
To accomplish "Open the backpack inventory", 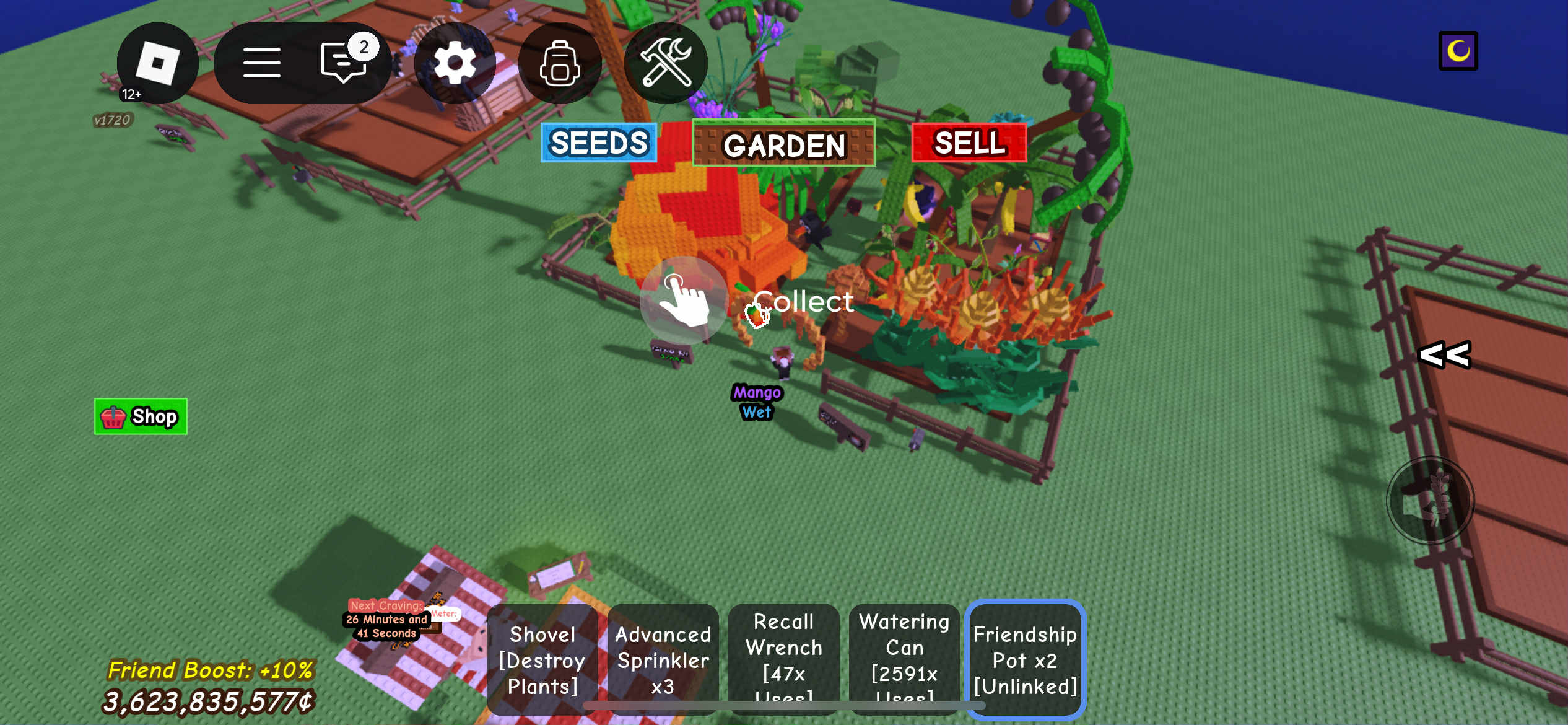I will [x=559, y=63].
